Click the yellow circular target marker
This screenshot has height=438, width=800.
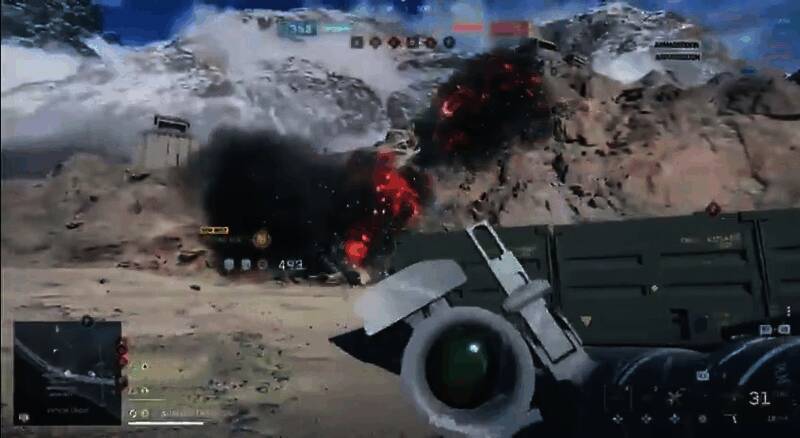tap(261, 238)
